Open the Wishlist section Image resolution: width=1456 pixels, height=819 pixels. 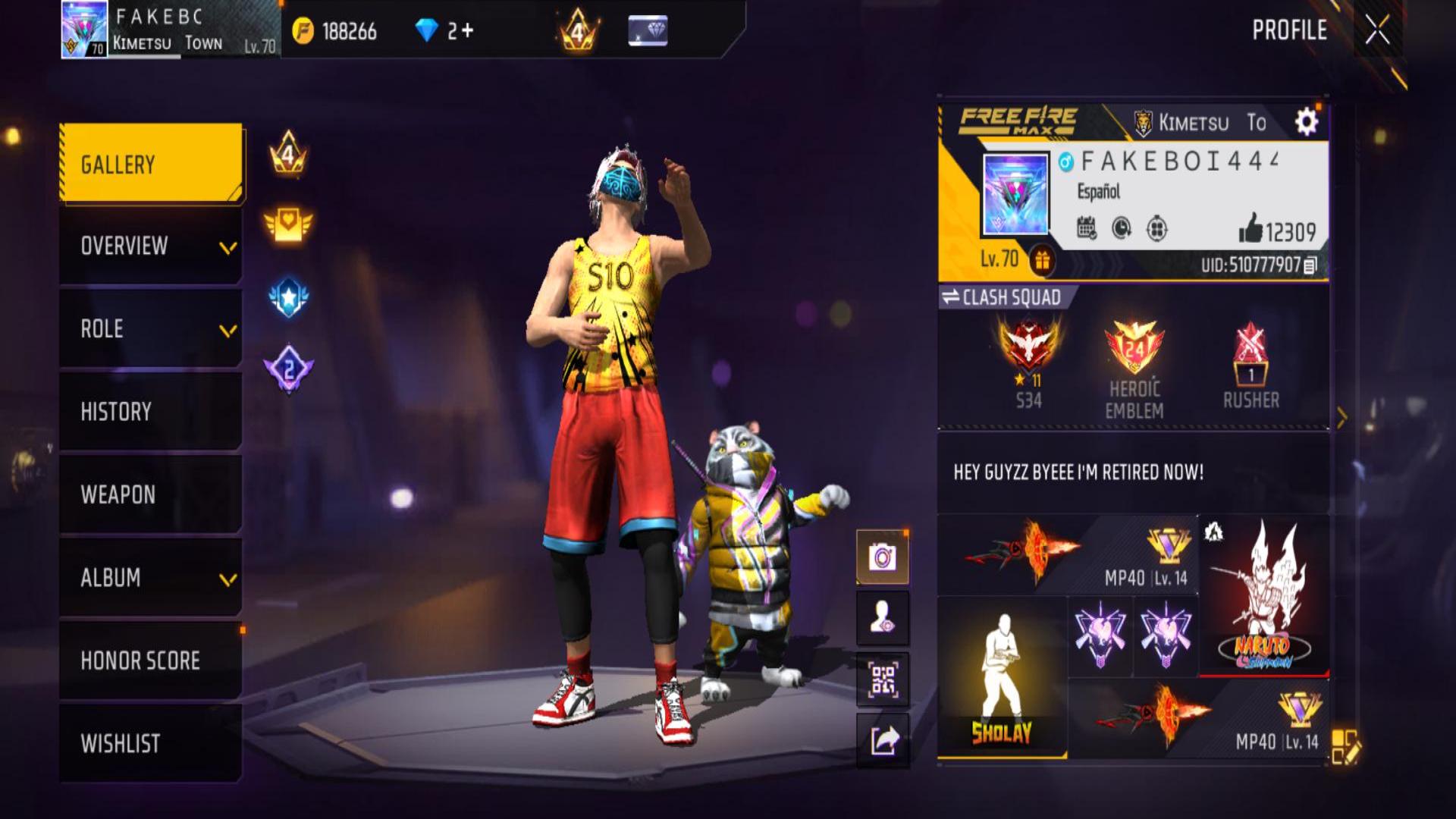click(x=151, y=743)
